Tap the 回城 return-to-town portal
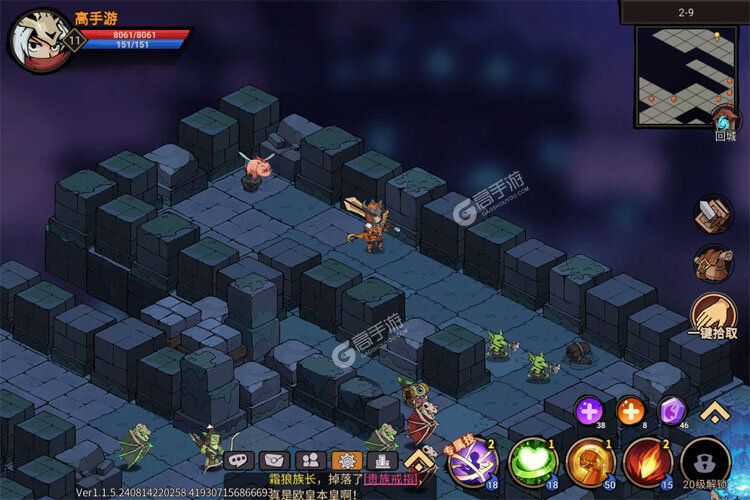 725,123
